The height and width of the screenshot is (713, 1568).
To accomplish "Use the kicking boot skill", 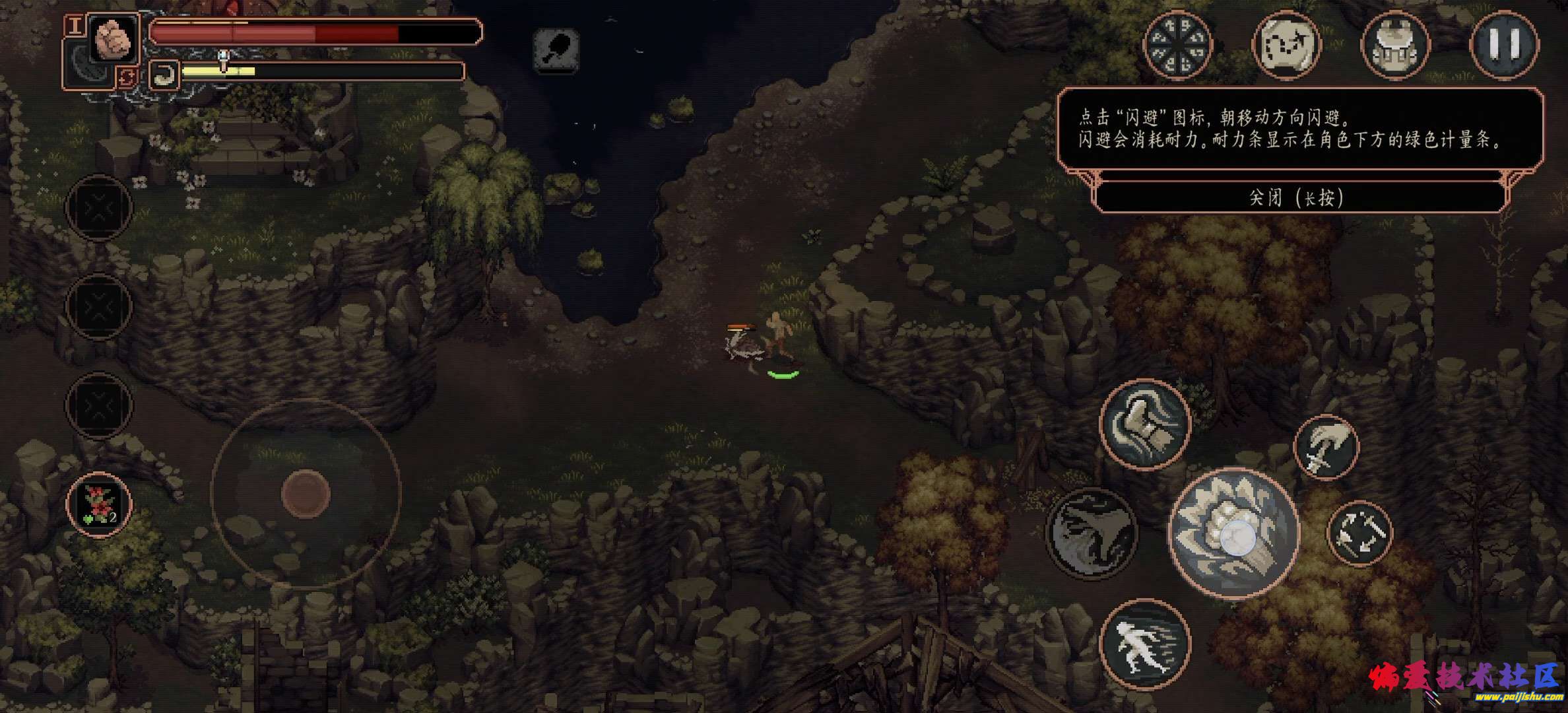I will coord(1145,424).
